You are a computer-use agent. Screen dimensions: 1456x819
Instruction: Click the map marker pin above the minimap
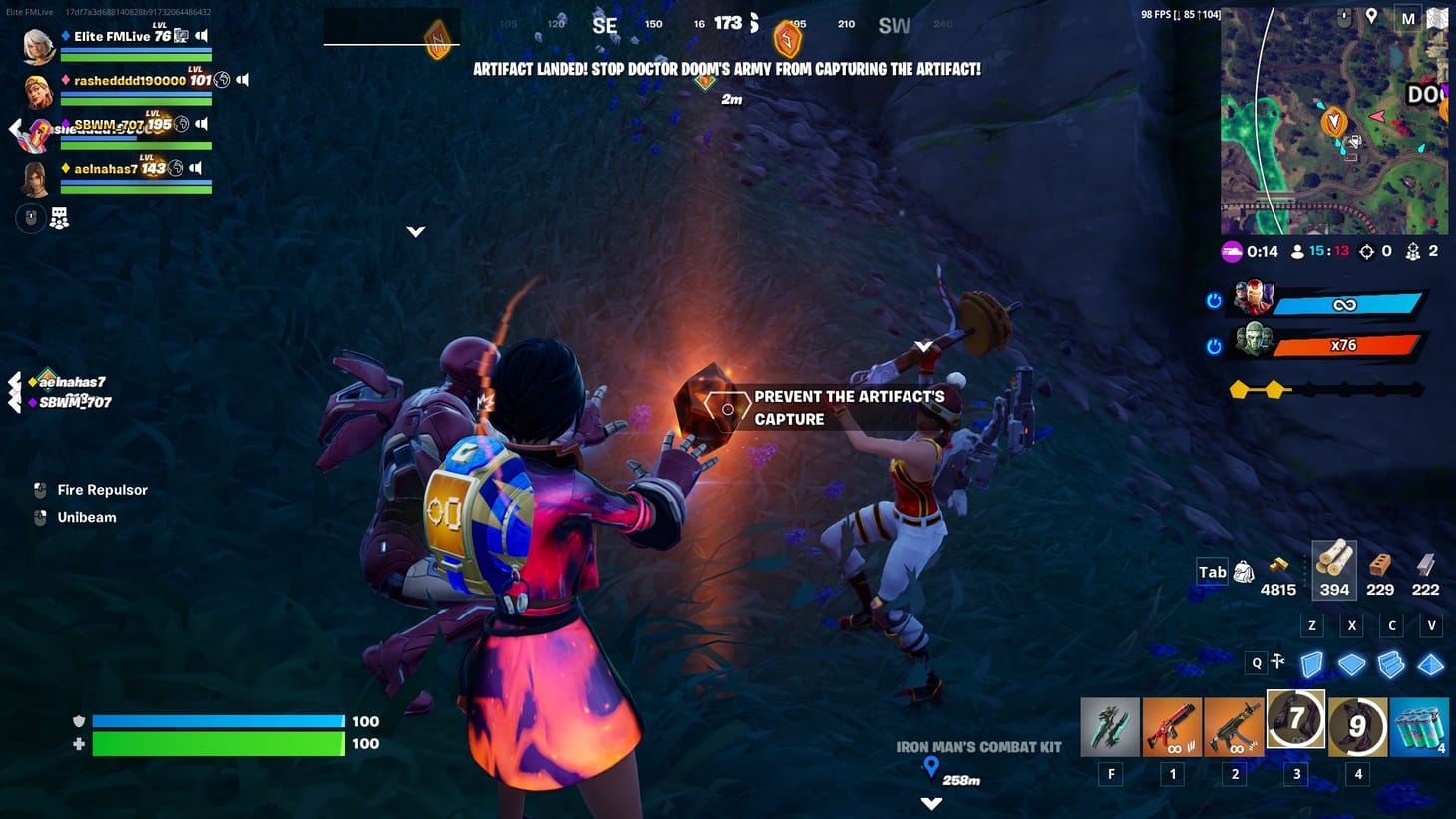[x=1373, y=18]
